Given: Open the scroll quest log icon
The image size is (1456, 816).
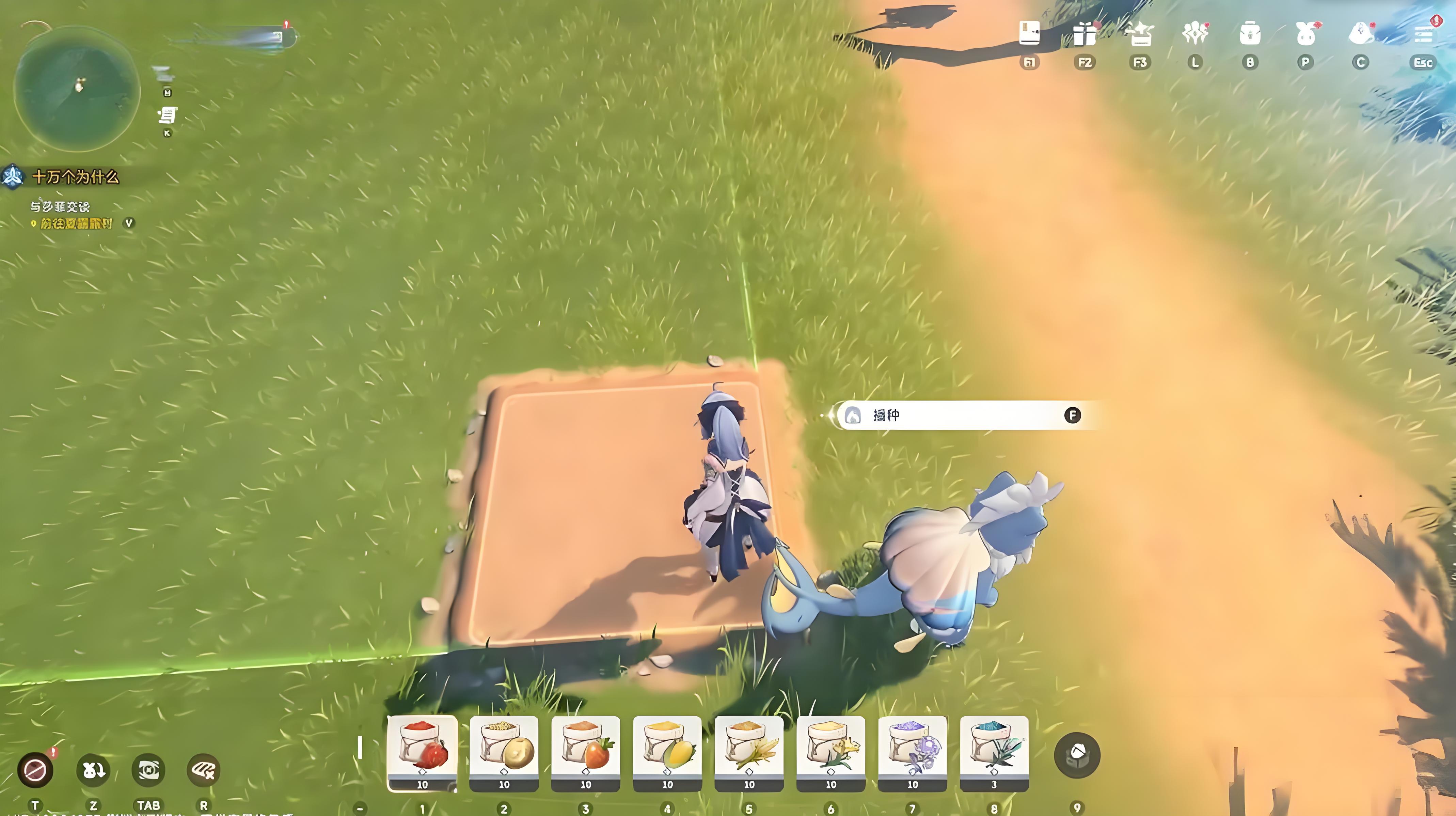Looking at the screenshot, I should pyautogui.click(x=167, y=115).
